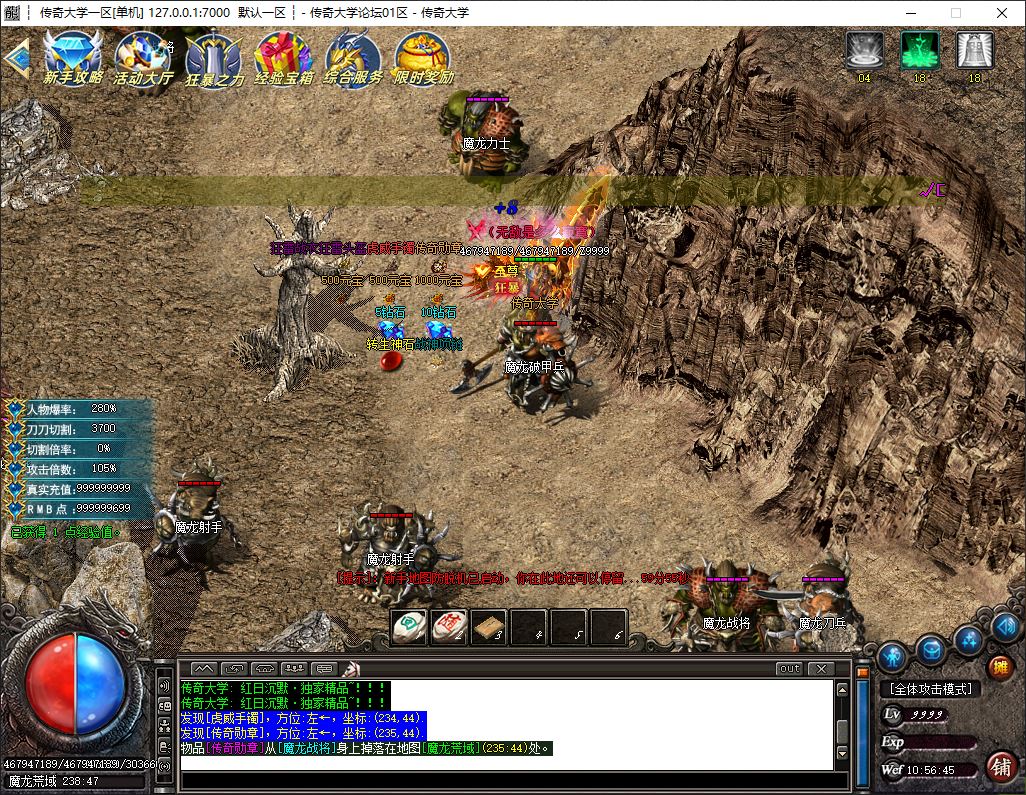Open the 摊 stall button

(999, 667)
